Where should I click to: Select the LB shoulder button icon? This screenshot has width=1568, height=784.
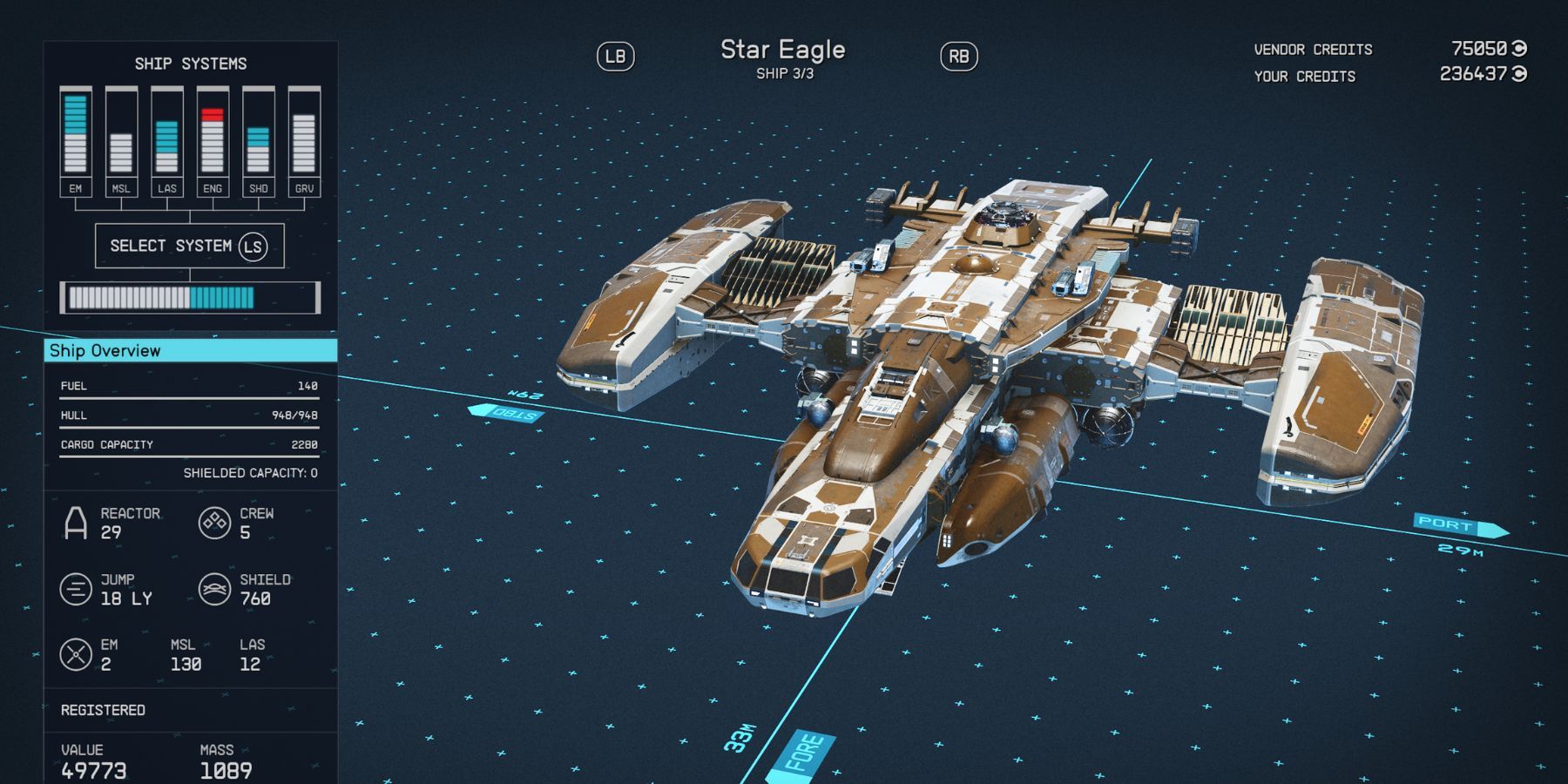point(618,57)
